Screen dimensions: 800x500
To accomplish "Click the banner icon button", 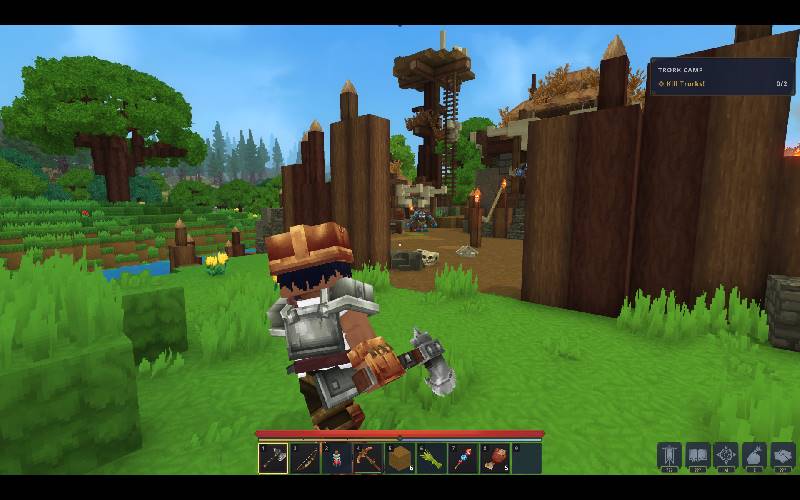I will (x=669, y=455).
